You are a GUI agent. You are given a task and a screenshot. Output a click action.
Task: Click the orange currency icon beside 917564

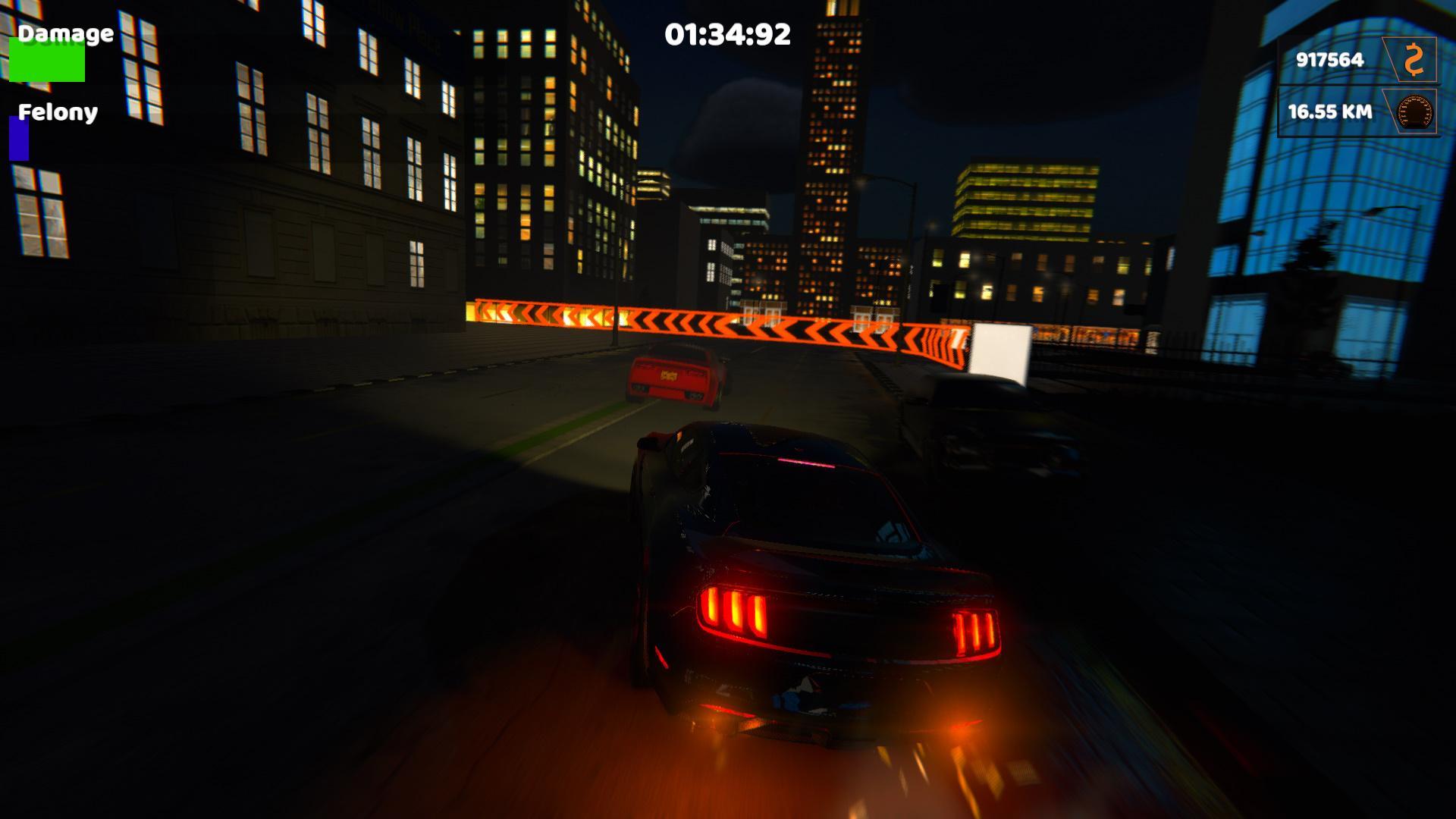pyautogui.click(x=1413, y=59)
